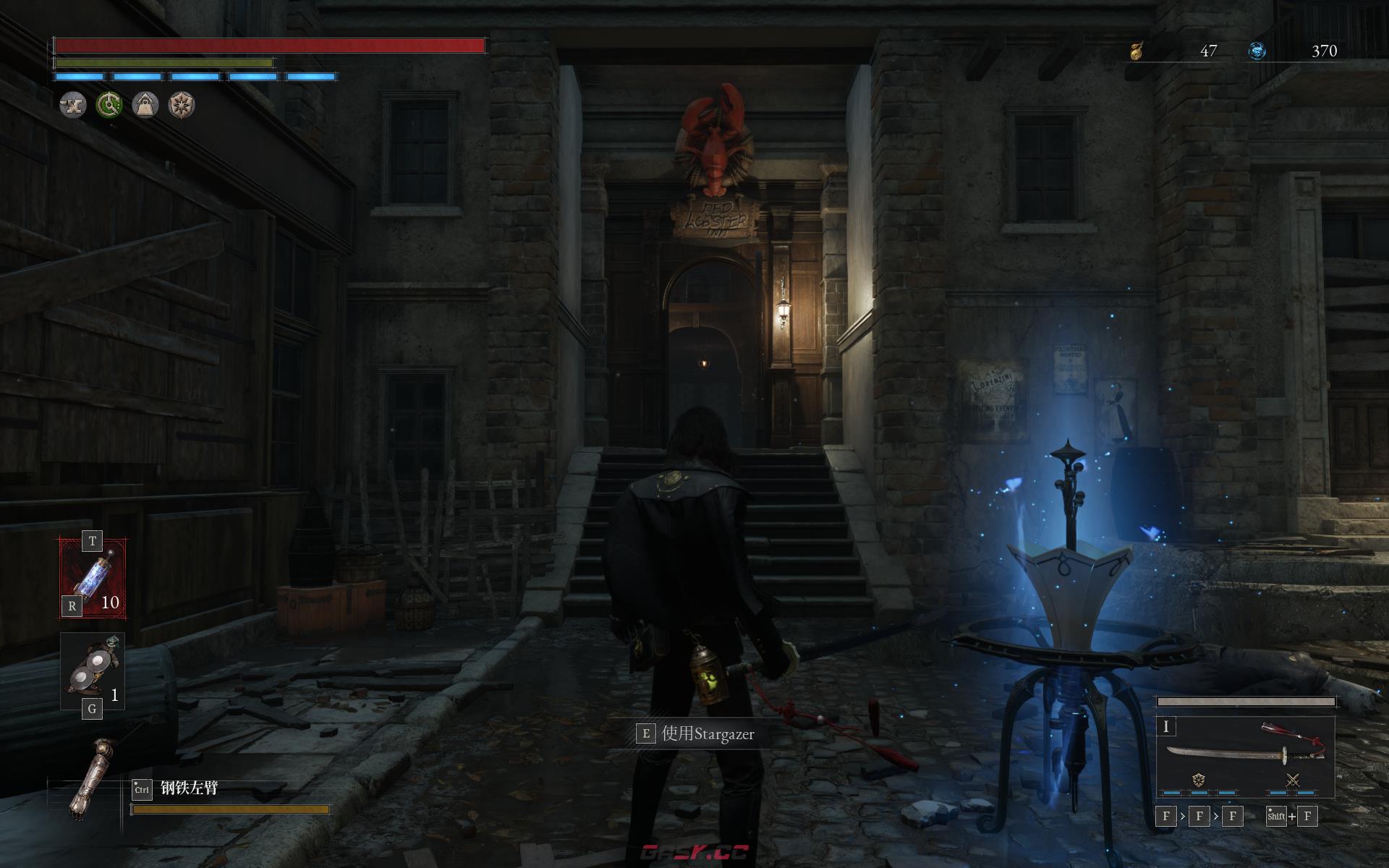Image resolution: width=1389 pixels, height=868 pixels.
Task: Click the weight-shaped status icon
Action: point(145,105)
